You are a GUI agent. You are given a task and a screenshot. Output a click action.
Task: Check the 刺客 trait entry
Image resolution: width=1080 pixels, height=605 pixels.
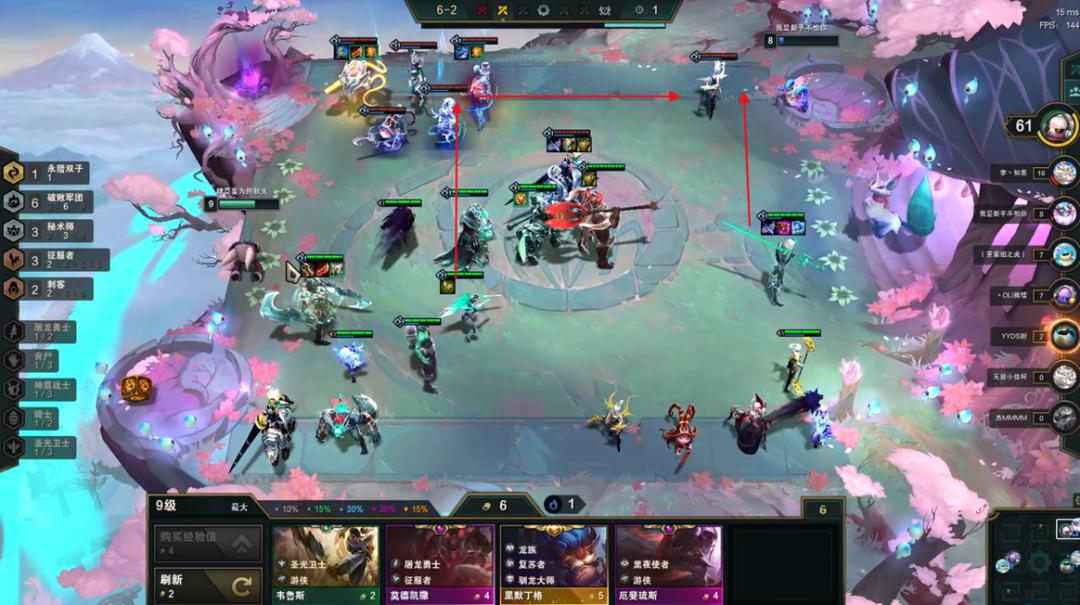tap(48, 288)
